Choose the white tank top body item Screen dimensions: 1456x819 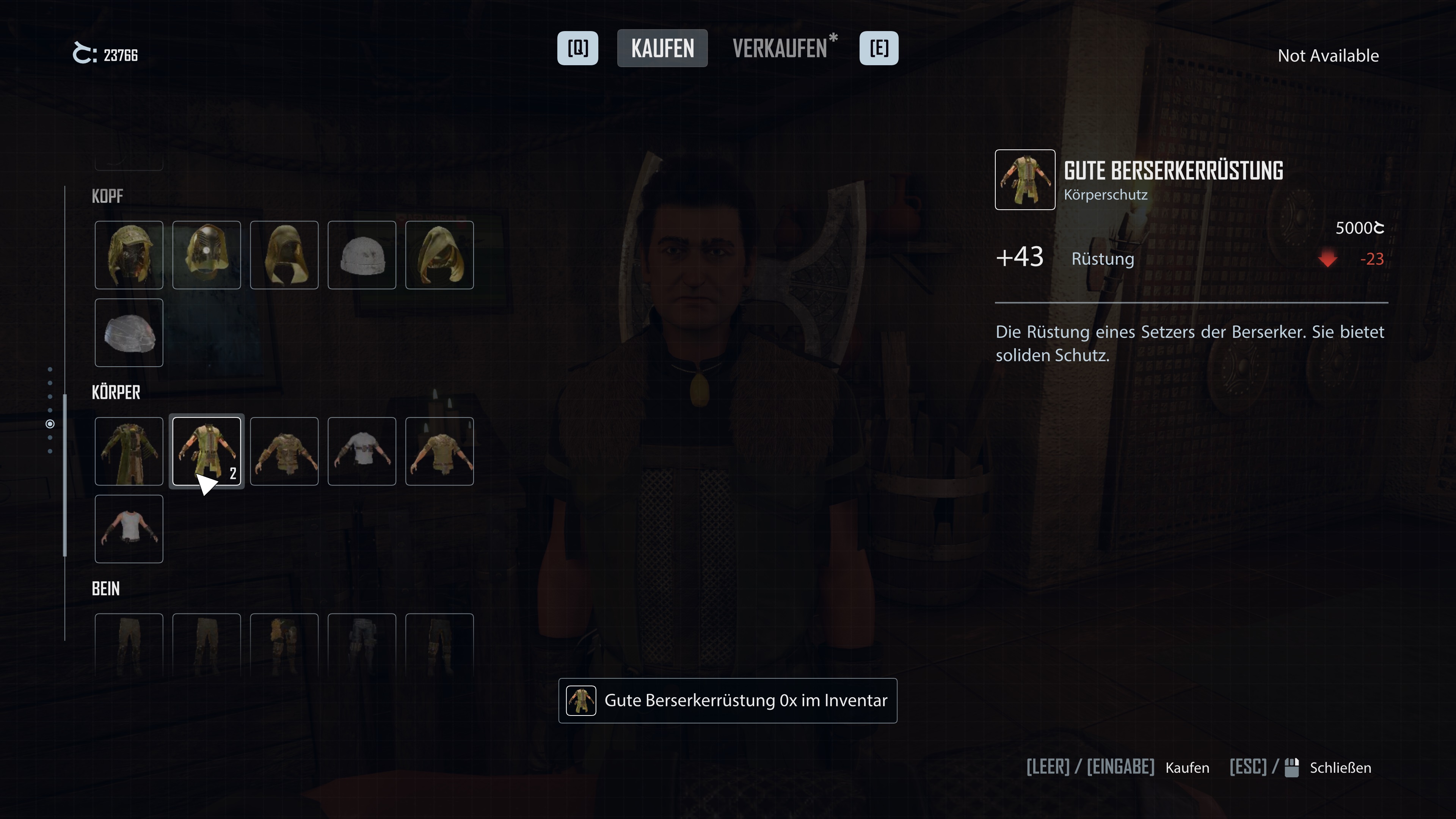tap(129, 529)
